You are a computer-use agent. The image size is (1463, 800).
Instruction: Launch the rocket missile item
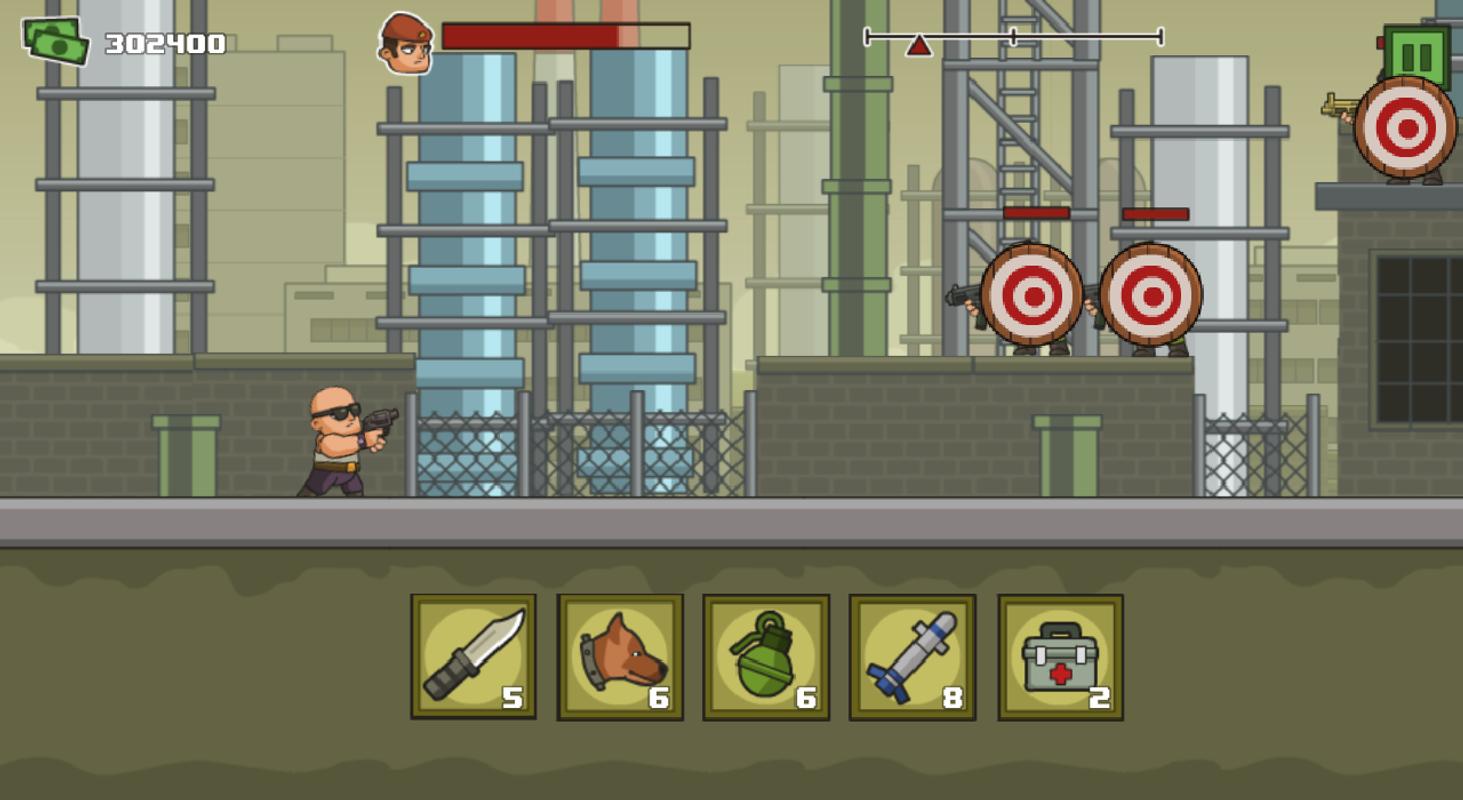tap(912, 657)
